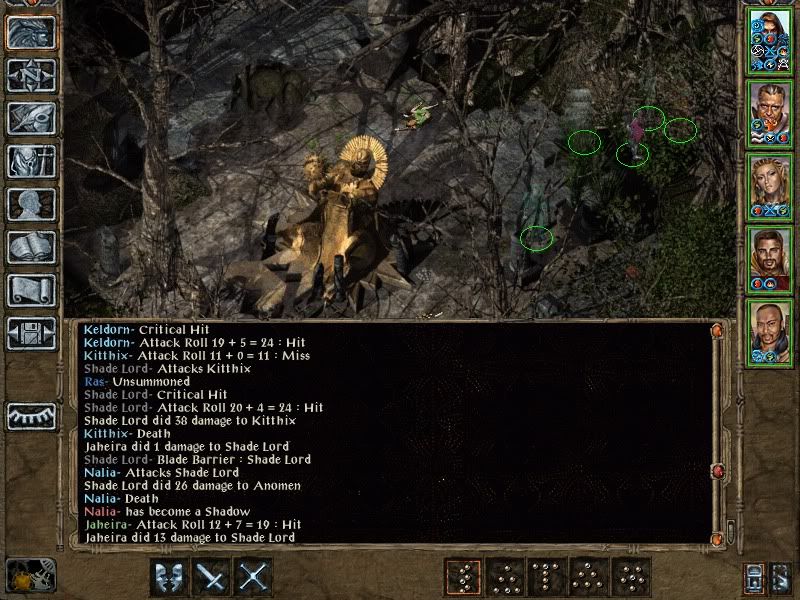The image size is (800, 600).
Task: Activate the shield guard action button
Action: coord(169,577)
